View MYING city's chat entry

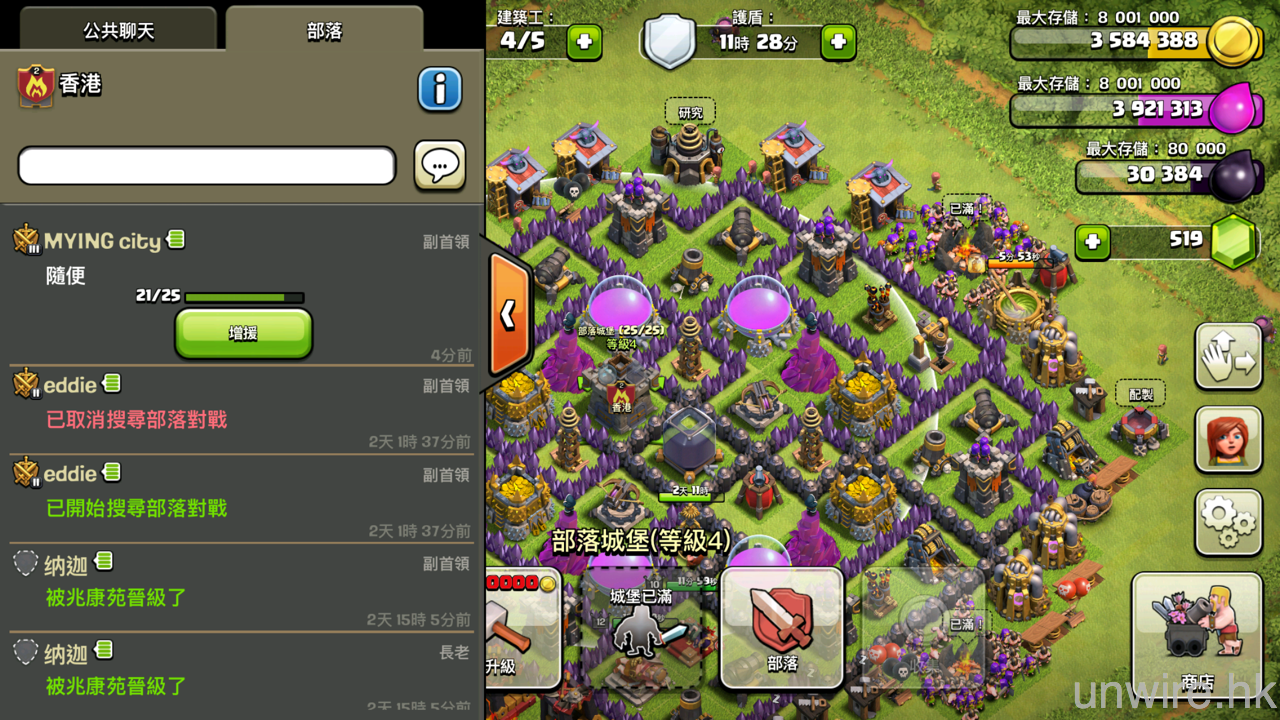tap(103, 241)
